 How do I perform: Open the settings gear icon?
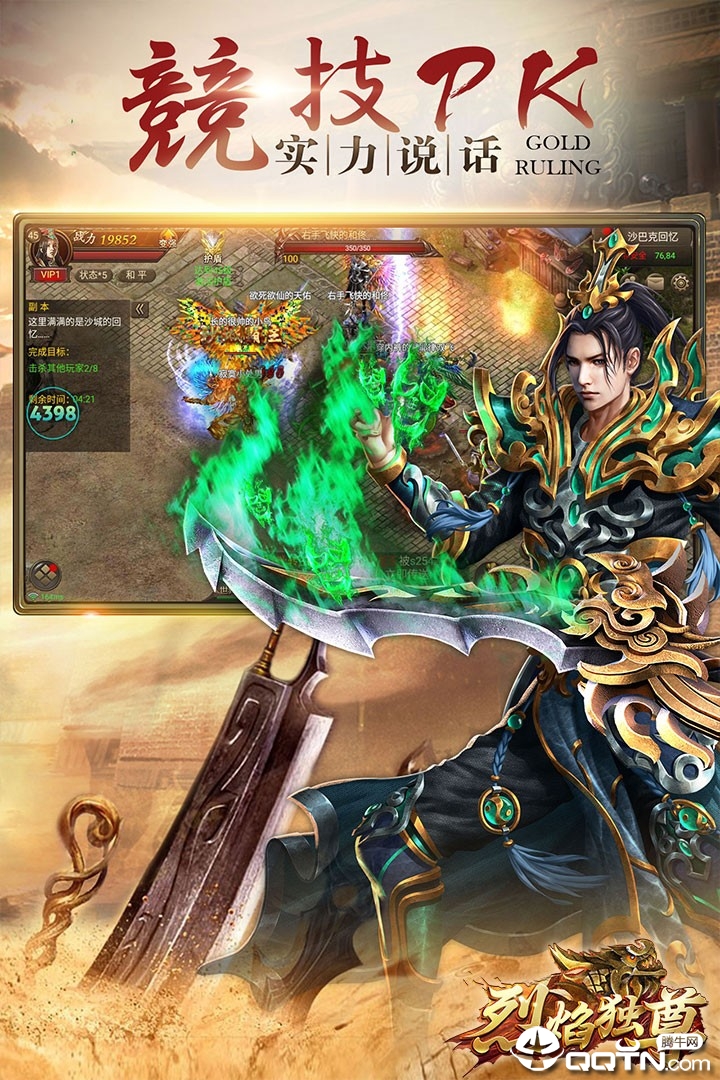click(681, 283)
